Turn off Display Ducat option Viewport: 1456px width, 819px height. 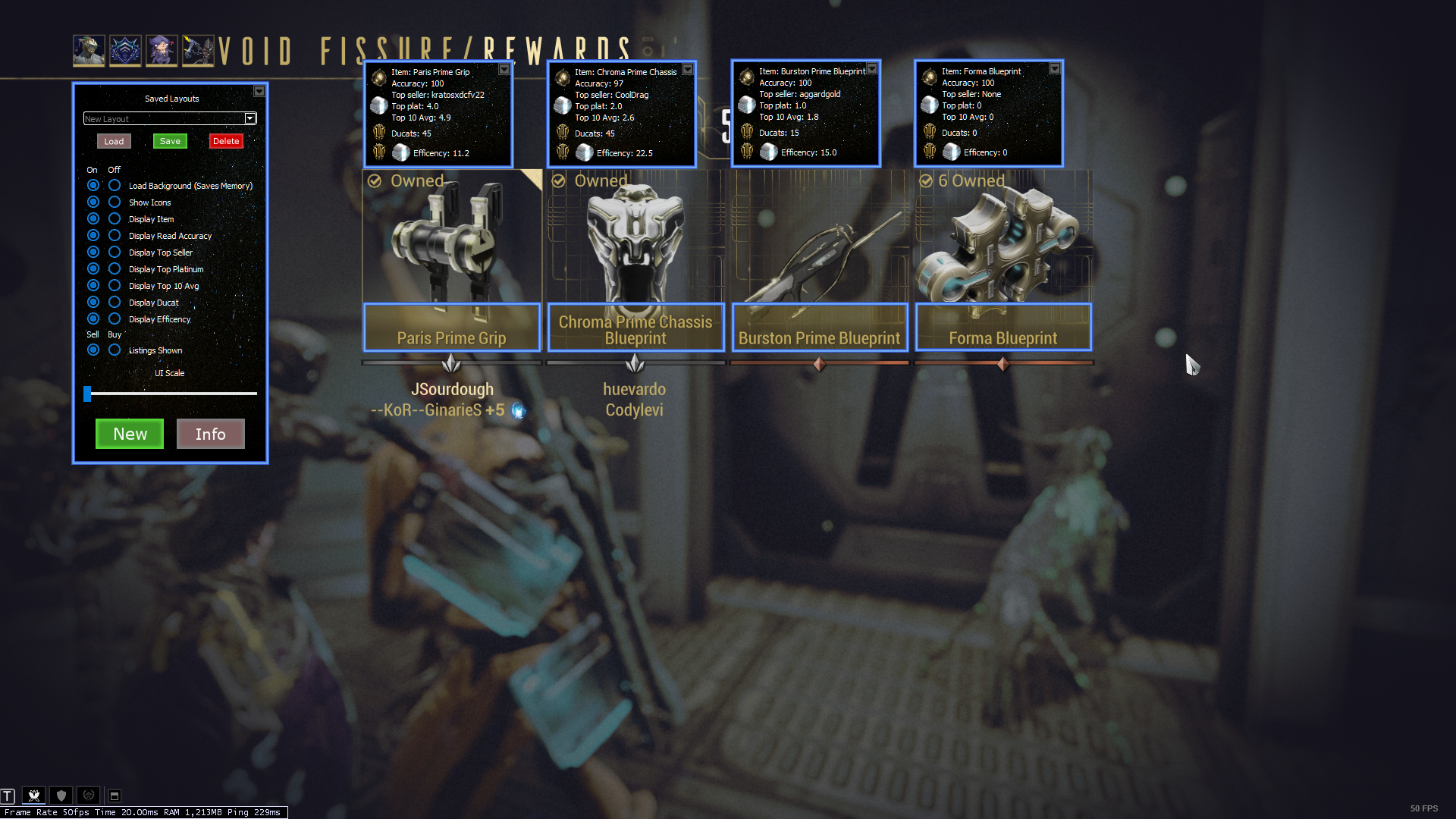[115, 303]
